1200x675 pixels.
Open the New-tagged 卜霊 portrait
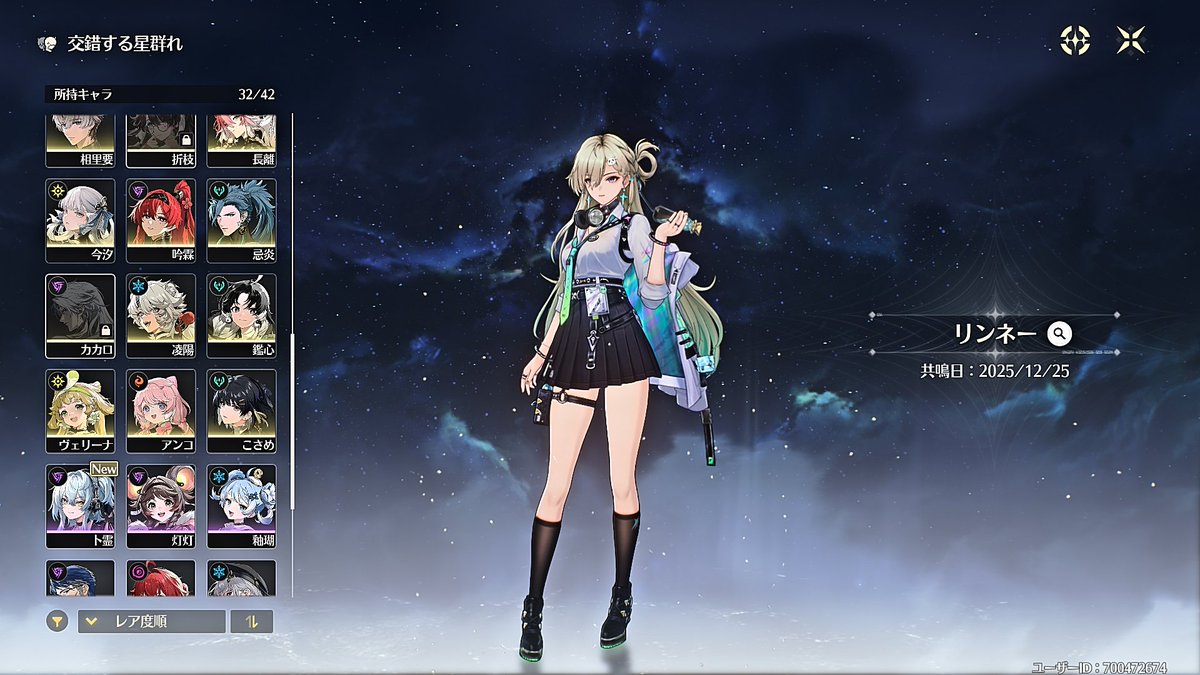(80, 505)
